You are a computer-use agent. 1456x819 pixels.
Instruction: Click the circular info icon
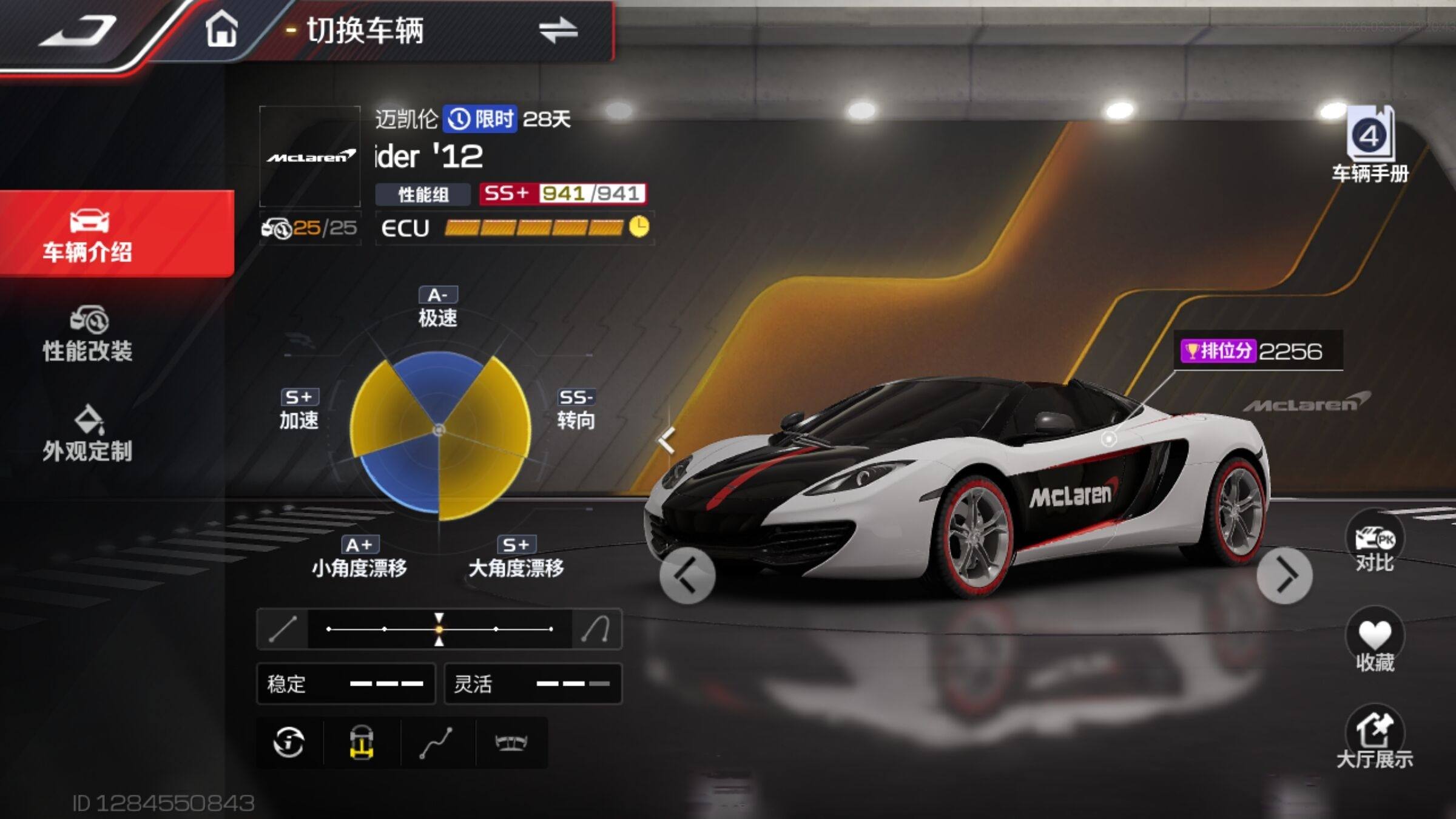click(x=289, y=743)
